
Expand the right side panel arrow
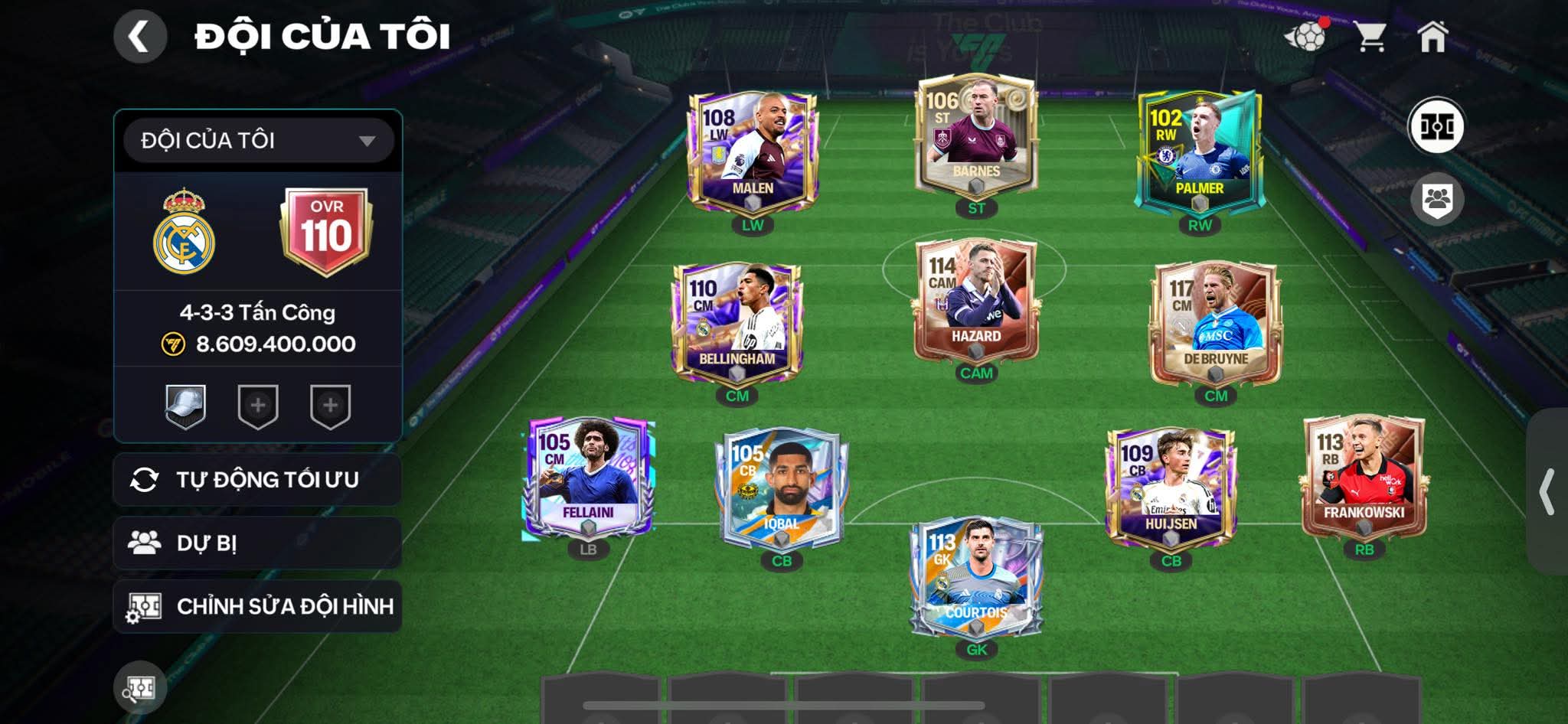pos(1547,491)
